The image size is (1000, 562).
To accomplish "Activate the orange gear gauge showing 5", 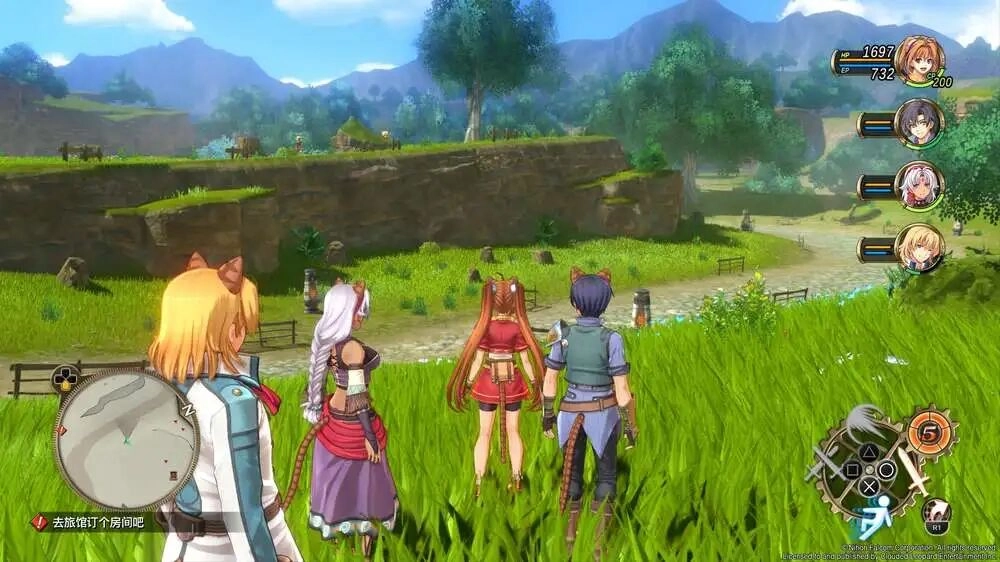I will [x=931, y=434].
